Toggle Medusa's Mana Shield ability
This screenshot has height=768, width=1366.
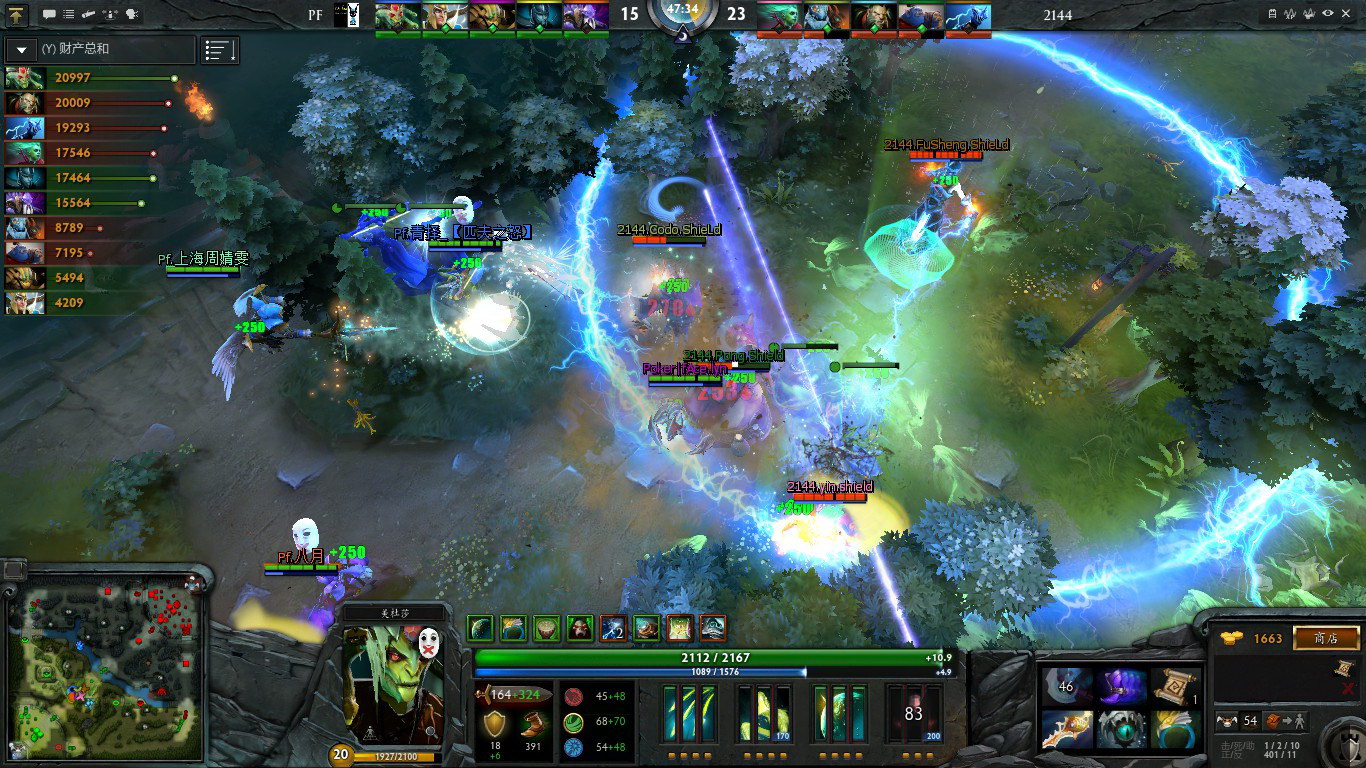coord(839,713)
